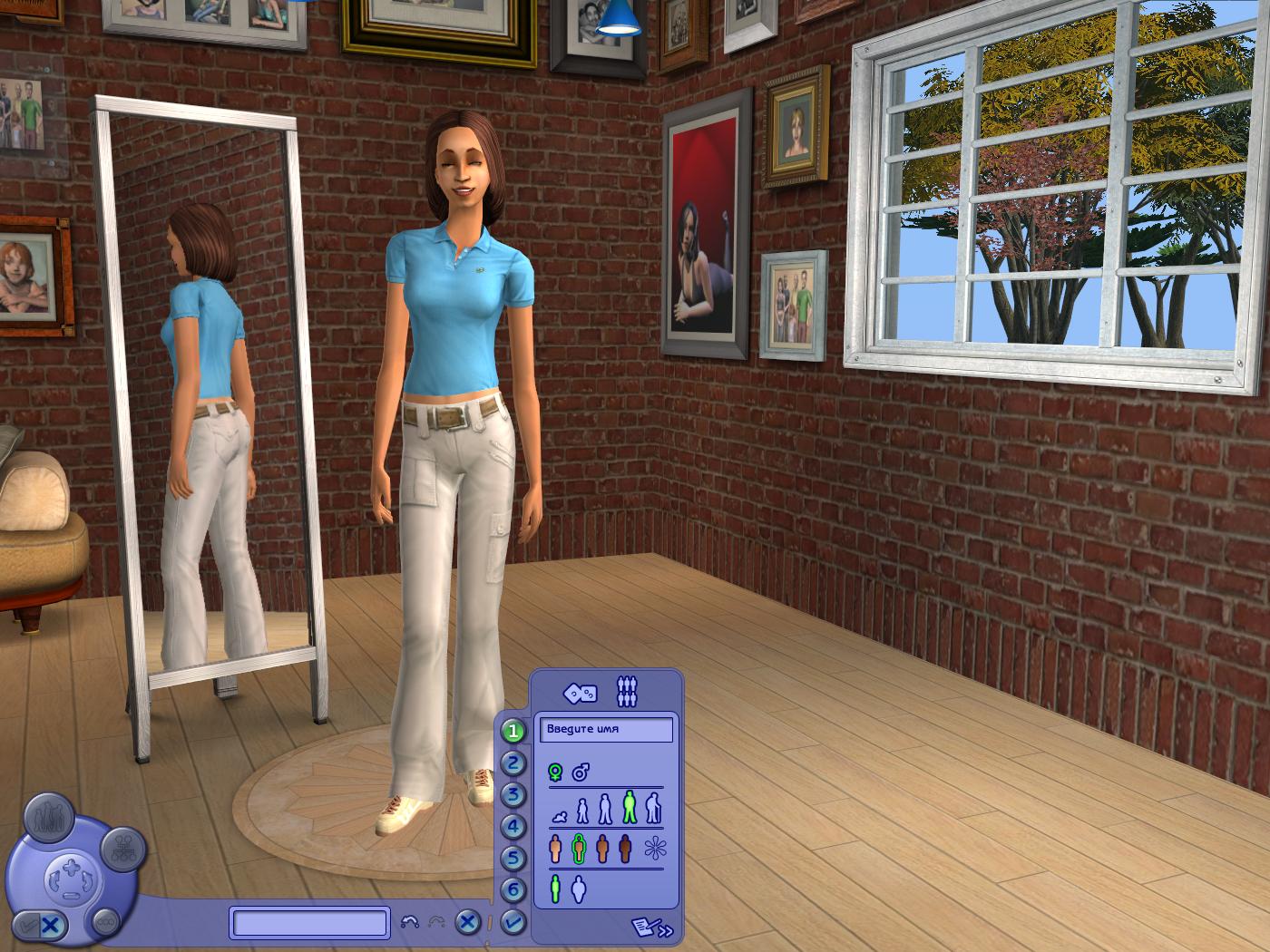
Task: Pick the darkest skin tone swatch
Action: pos(625,846)
